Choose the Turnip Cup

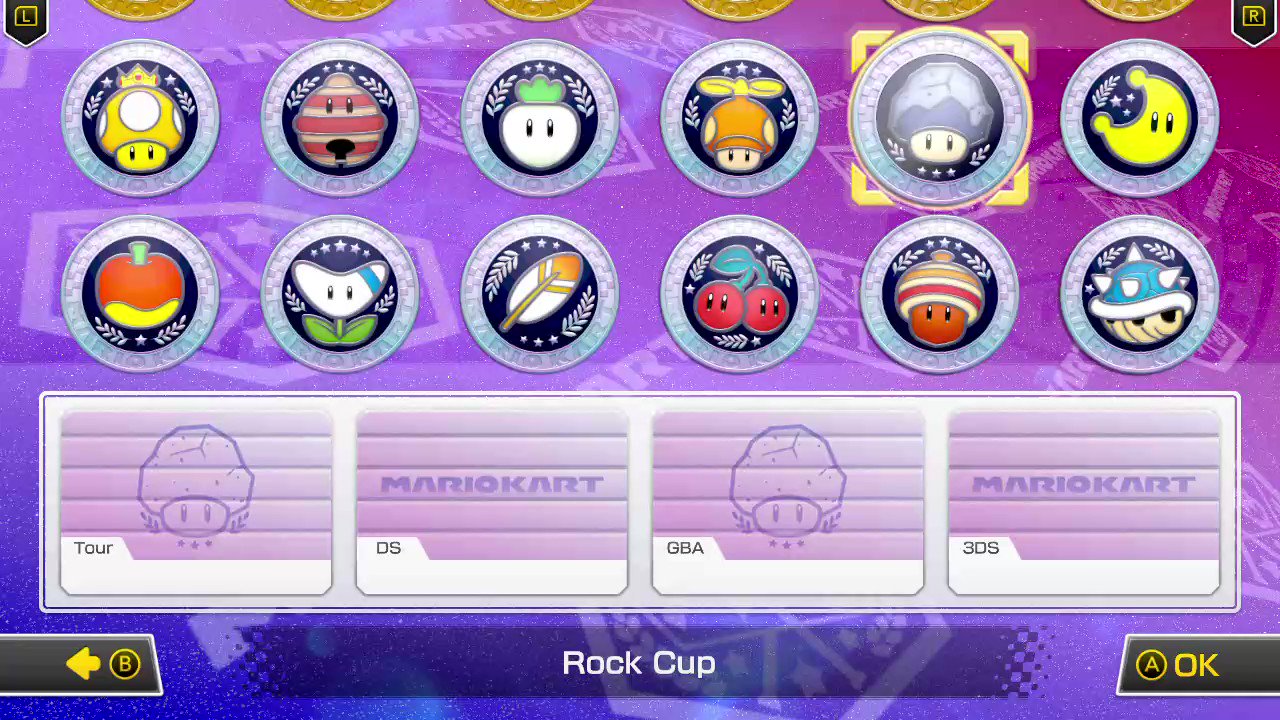click(540, 118)
